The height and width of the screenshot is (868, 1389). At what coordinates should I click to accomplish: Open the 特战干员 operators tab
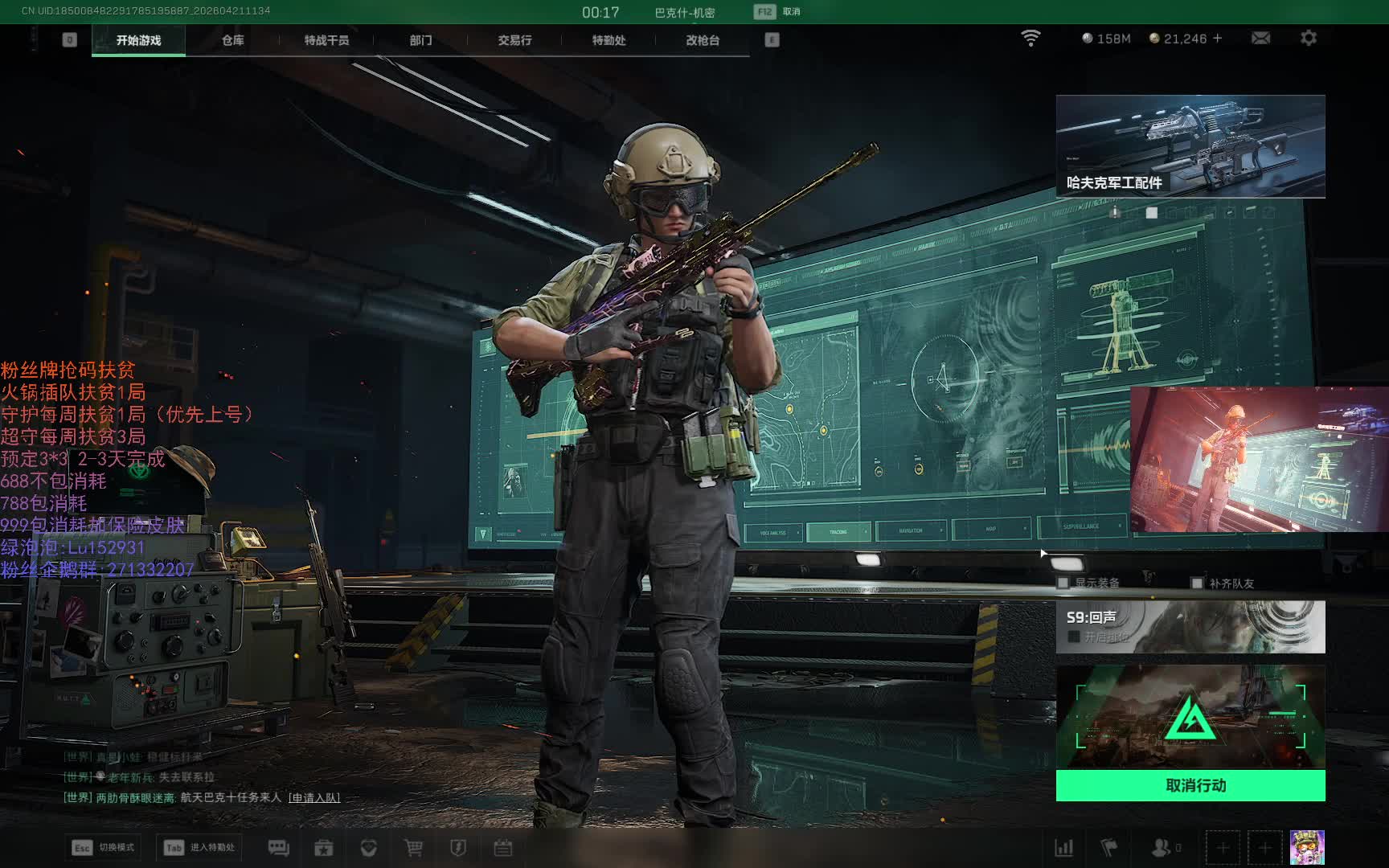[x=326, y=40]
